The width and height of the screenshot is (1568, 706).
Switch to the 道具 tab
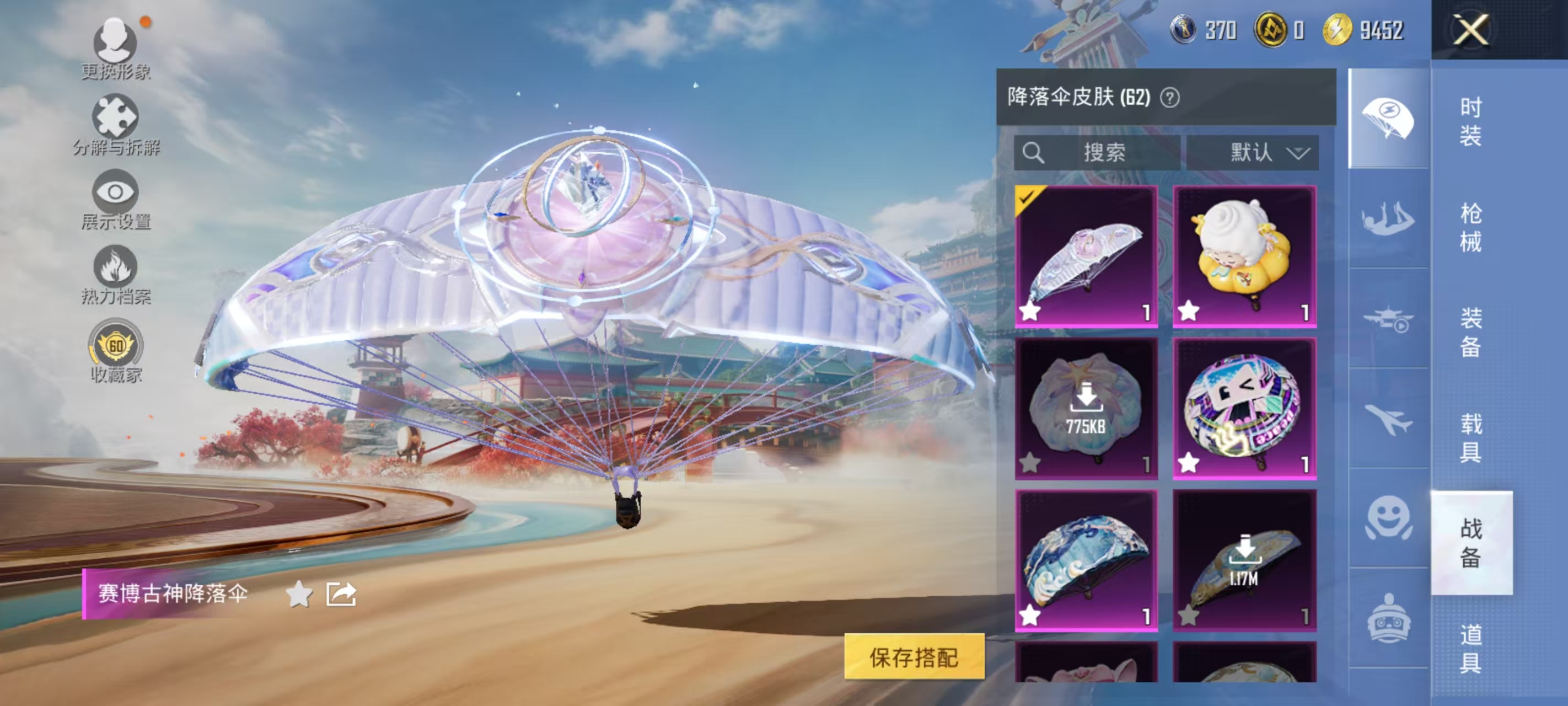(1473, 649)
